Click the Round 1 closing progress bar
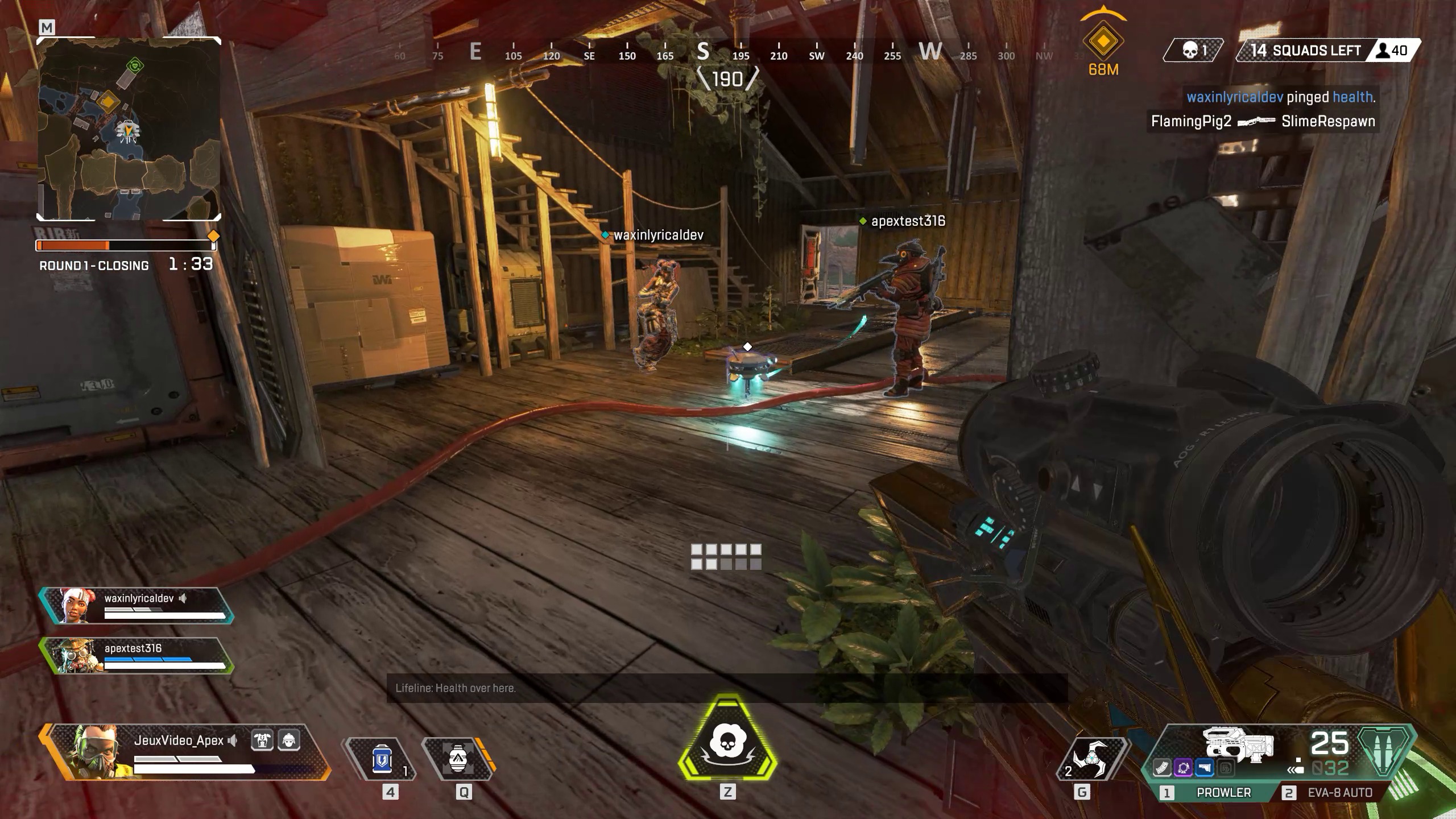The height and width of the screenshot is (819, 1456). click(124, 245)
